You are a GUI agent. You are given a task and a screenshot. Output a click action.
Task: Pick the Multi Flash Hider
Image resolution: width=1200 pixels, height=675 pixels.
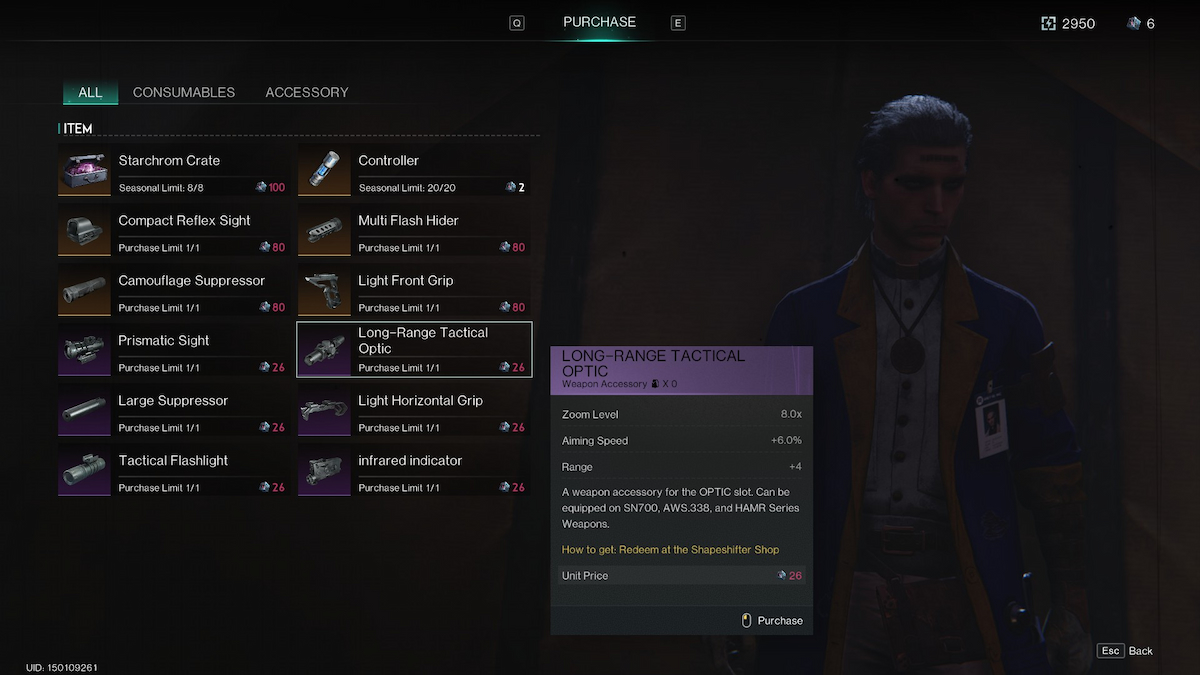(413, 231)
